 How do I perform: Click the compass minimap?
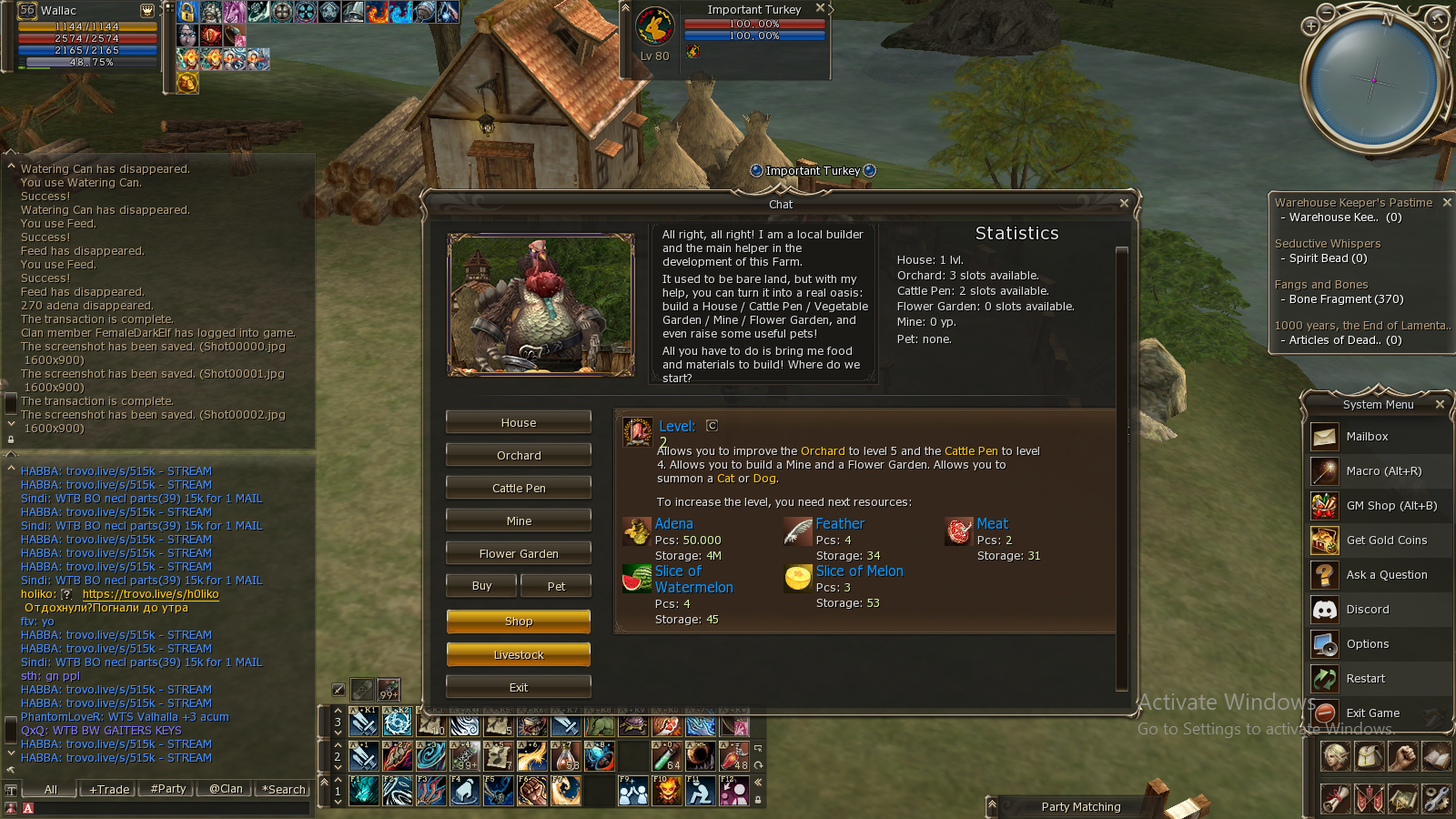1373,81
